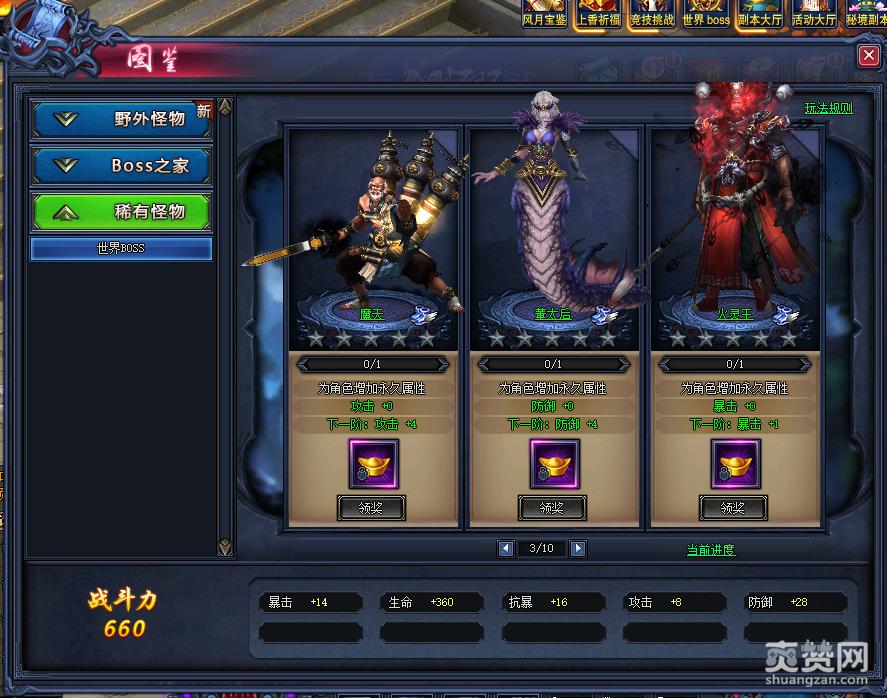The height and width of the screenshot is (698, 887).
Task: Open the 世界 boss menu icon
Action: coord(705,13)
